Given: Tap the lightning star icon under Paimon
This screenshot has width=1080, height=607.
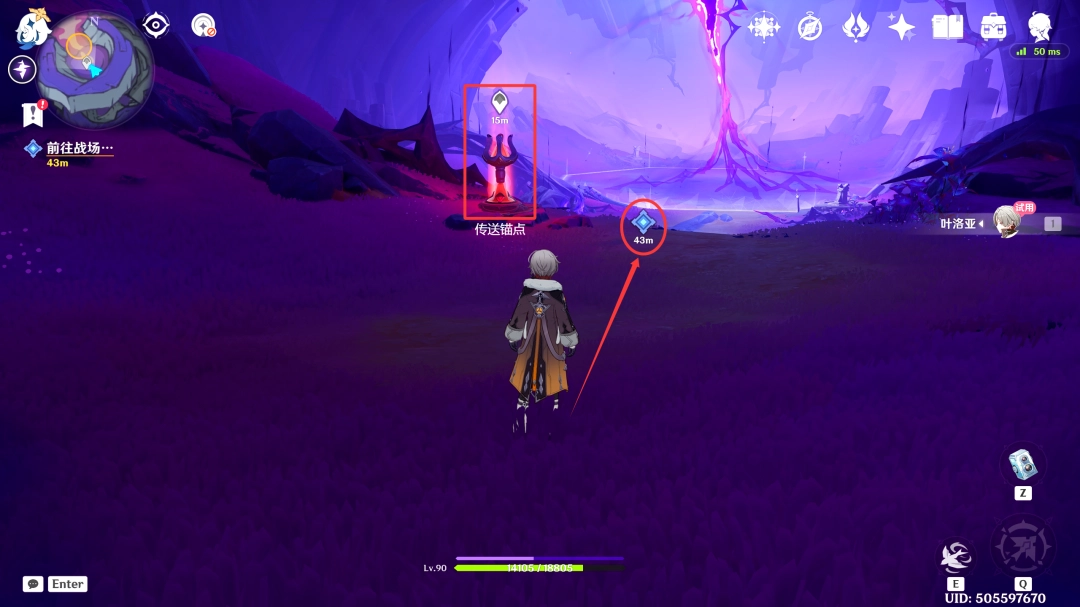Looking at the screenshot, I should pyautogui.click(x=22, y=69).
